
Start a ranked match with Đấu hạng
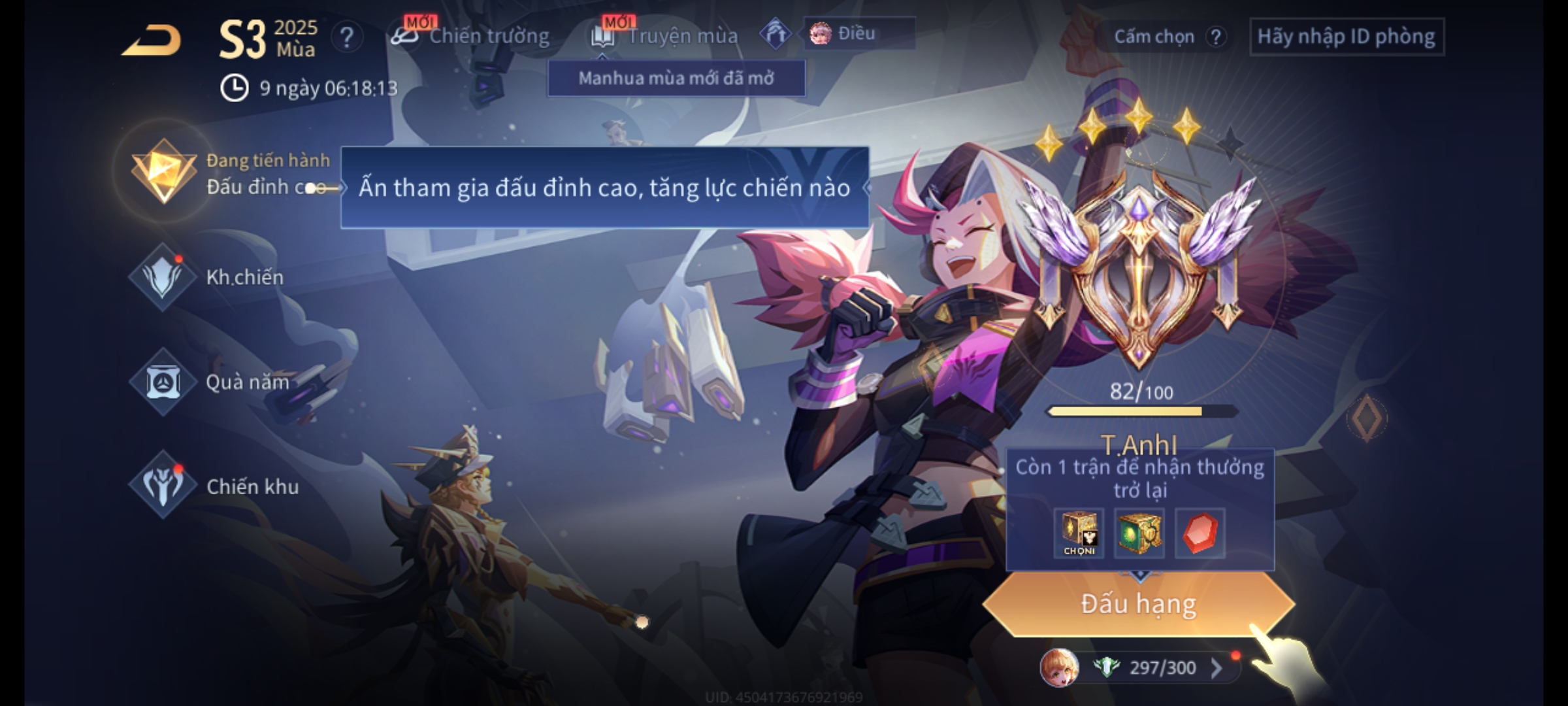coord(1138,603)
